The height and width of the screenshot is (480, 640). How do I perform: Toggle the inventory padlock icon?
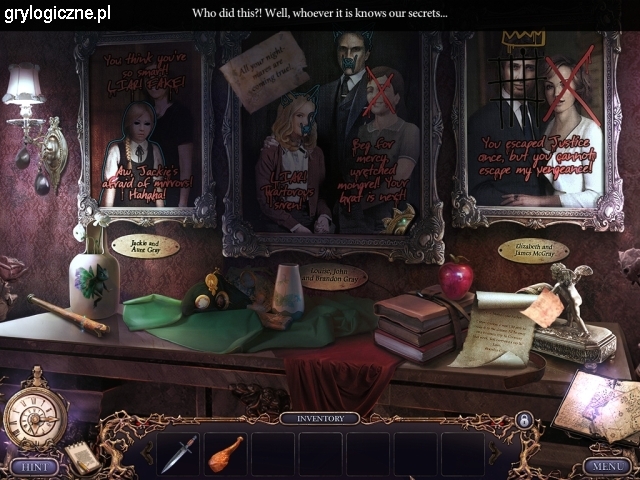[521, 421]
